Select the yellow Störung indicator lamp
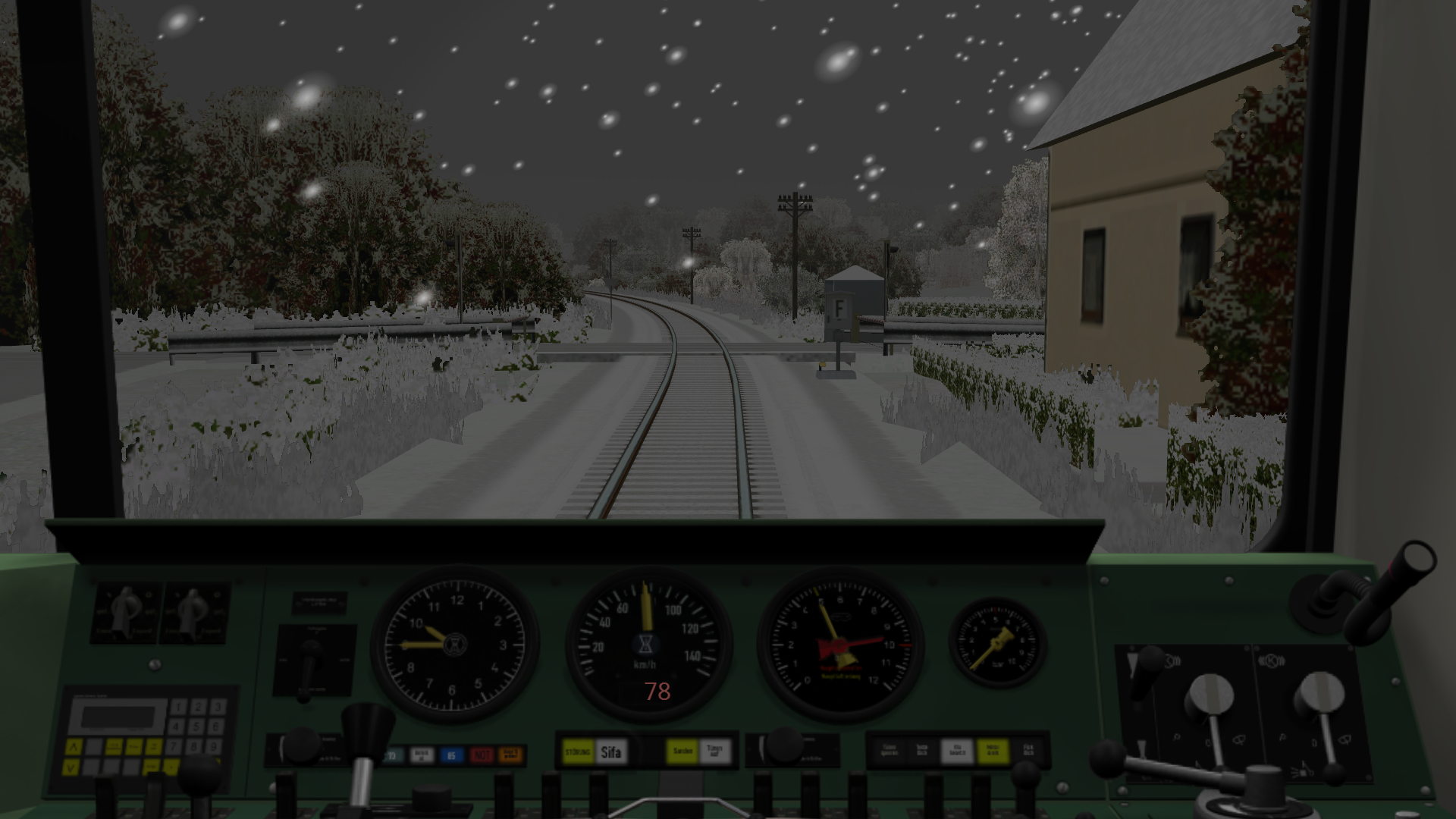This screenshot has height=819, width=1456. tap(577, 752)
